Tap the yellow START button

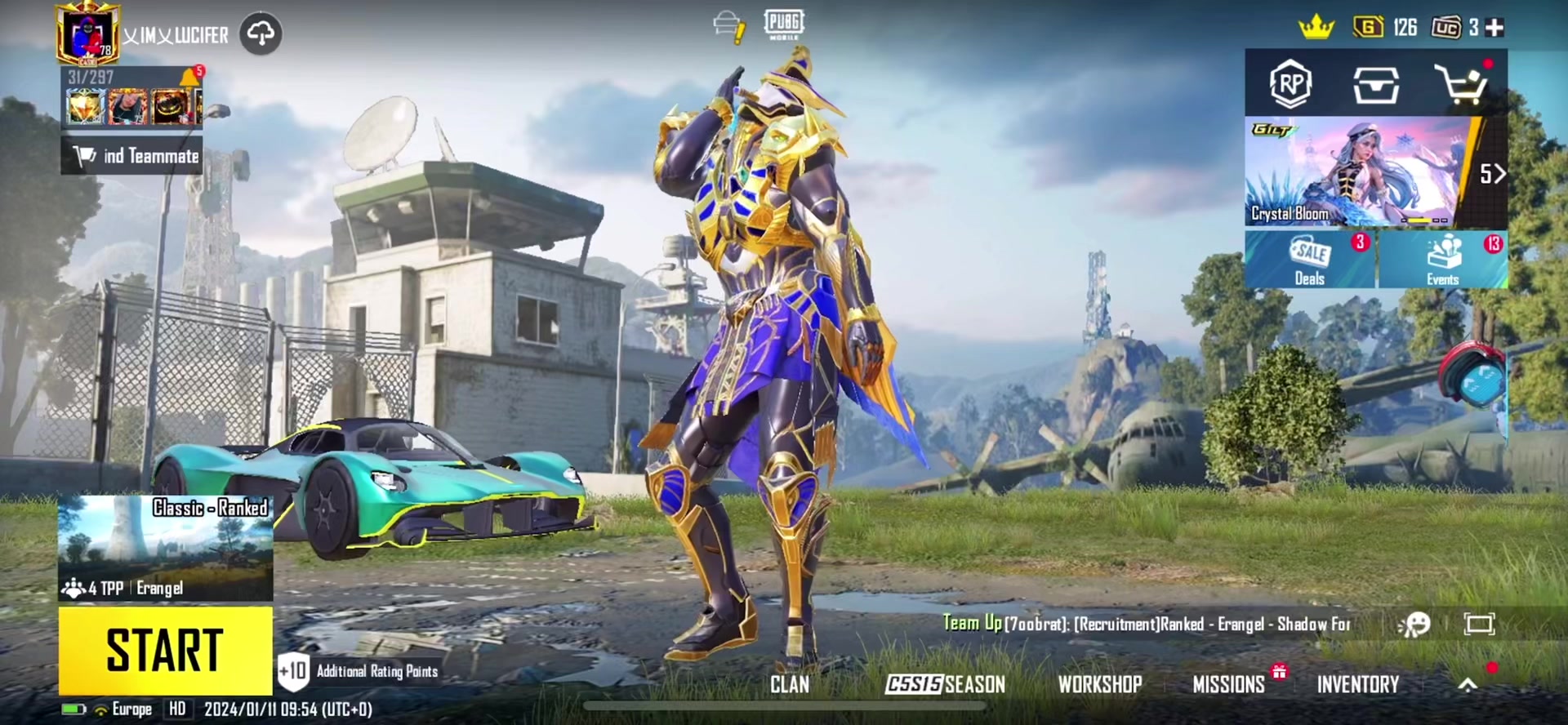point(165,650)
